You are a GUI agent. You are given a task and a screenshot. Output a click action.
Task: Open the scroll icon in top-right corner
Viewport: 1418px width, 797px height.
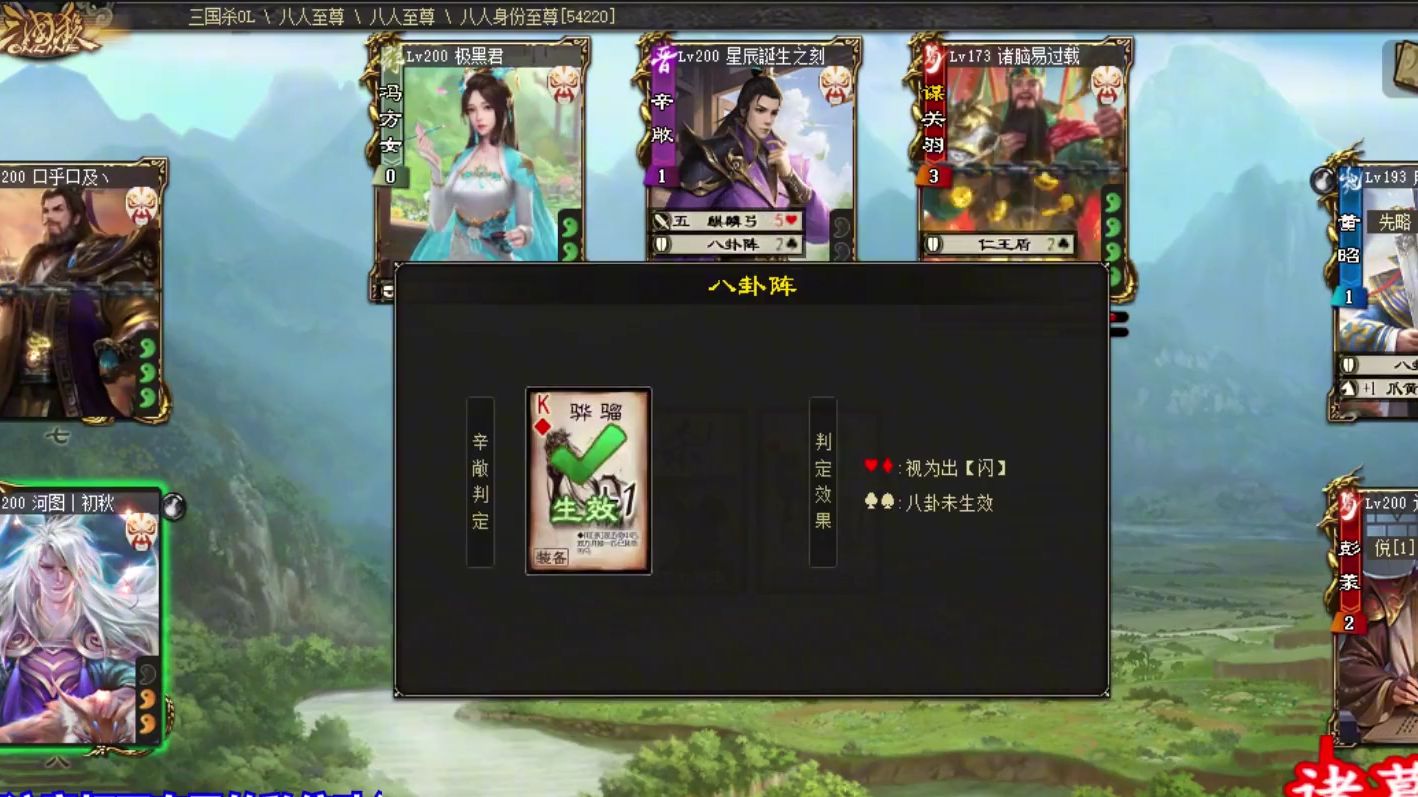pyautogui.click(x=1404, y=68)
